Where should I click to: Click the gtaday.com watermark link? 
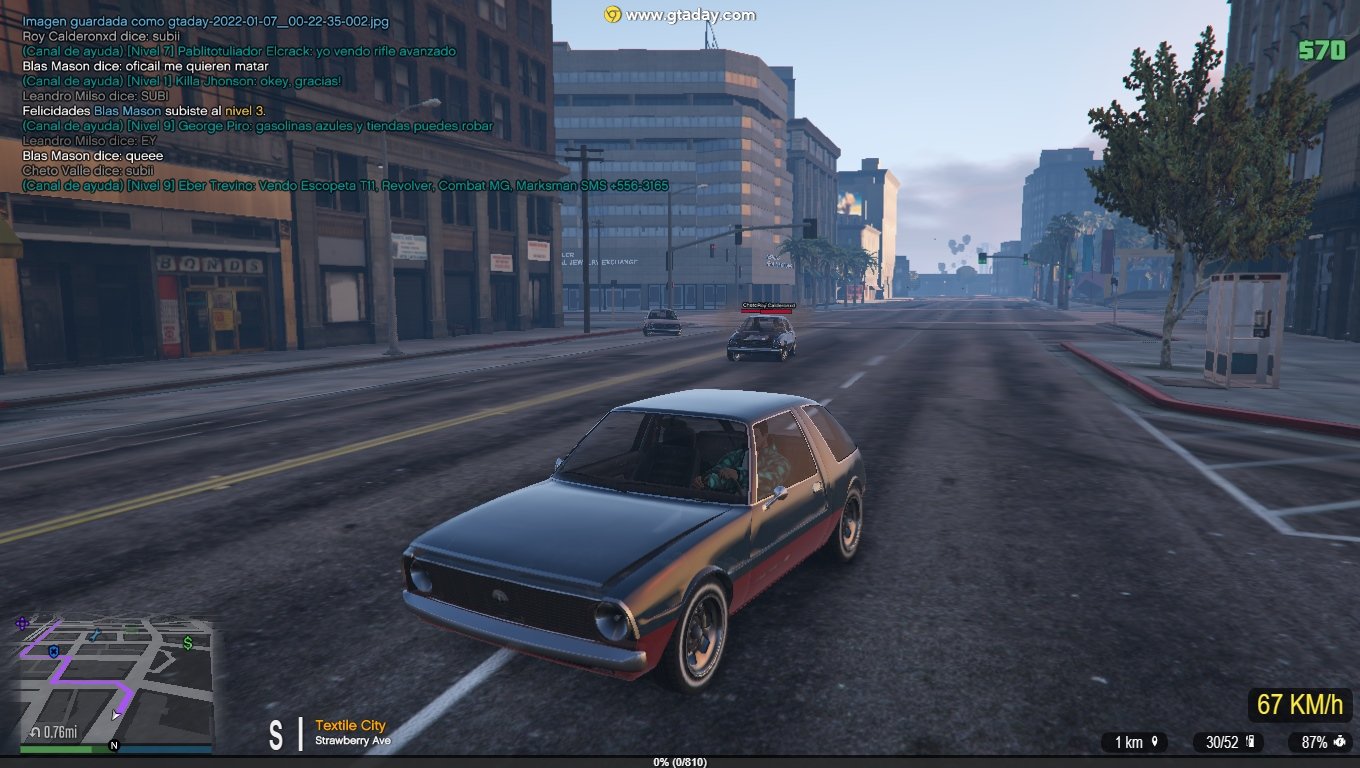(x=680, y=15)
